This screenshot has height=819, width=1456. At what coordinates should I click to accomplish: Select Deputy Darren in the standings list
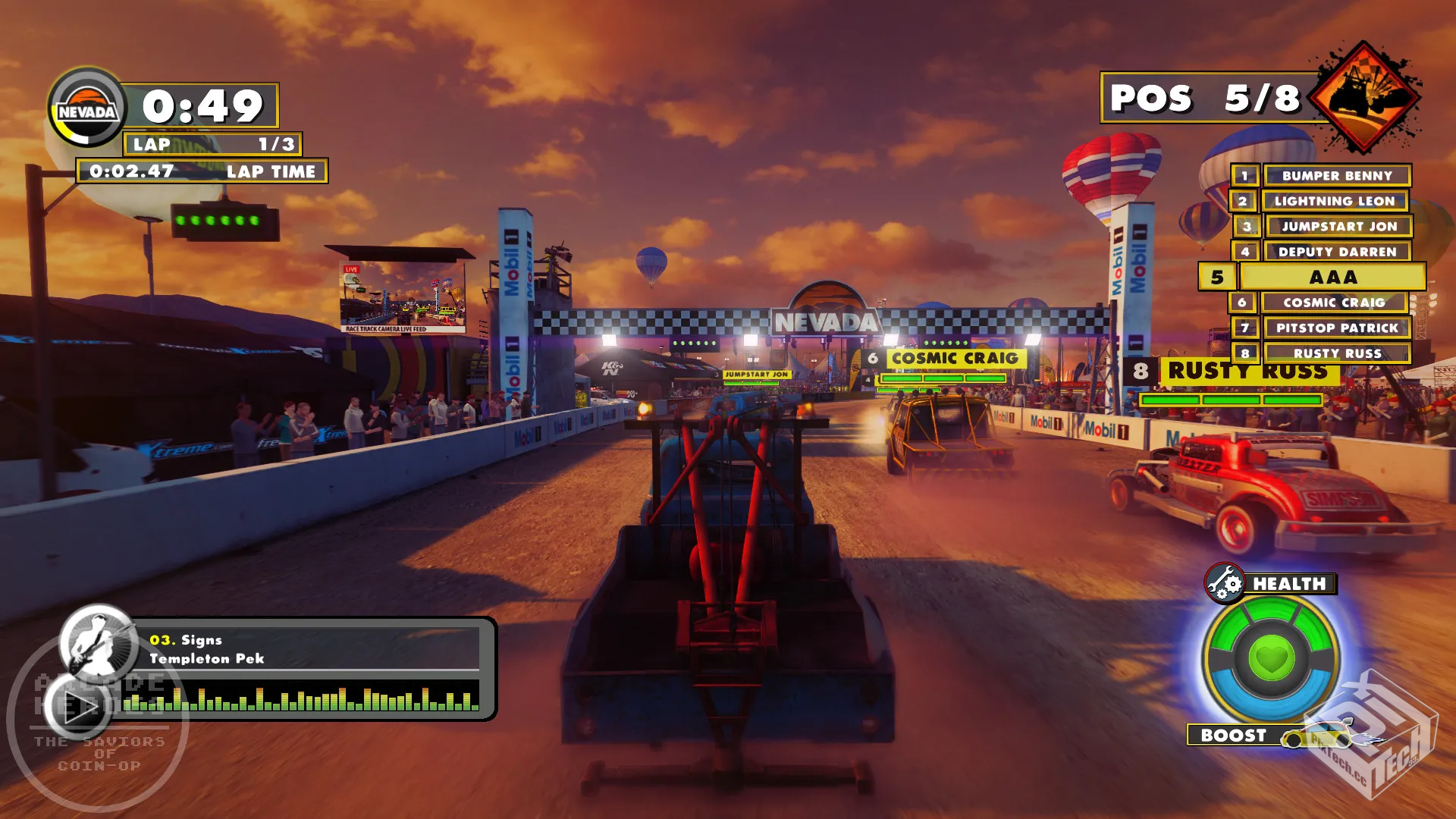point(1336,252)
